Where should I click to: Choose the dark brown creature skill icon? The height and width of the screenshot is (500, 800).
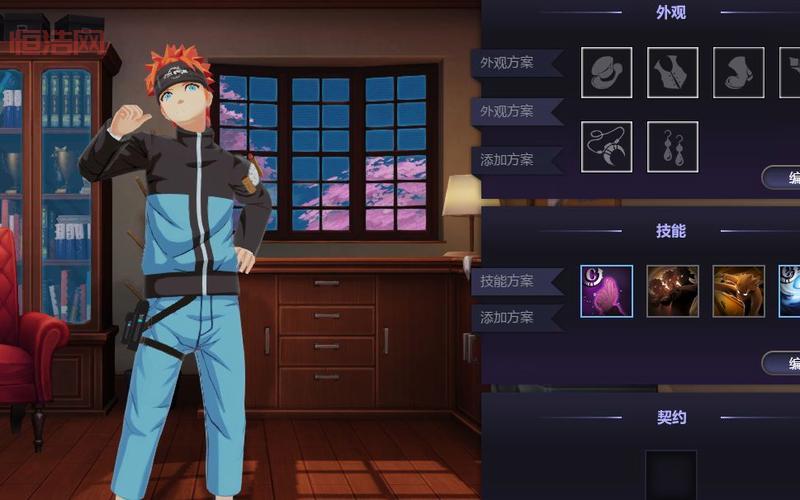point(672,291)
